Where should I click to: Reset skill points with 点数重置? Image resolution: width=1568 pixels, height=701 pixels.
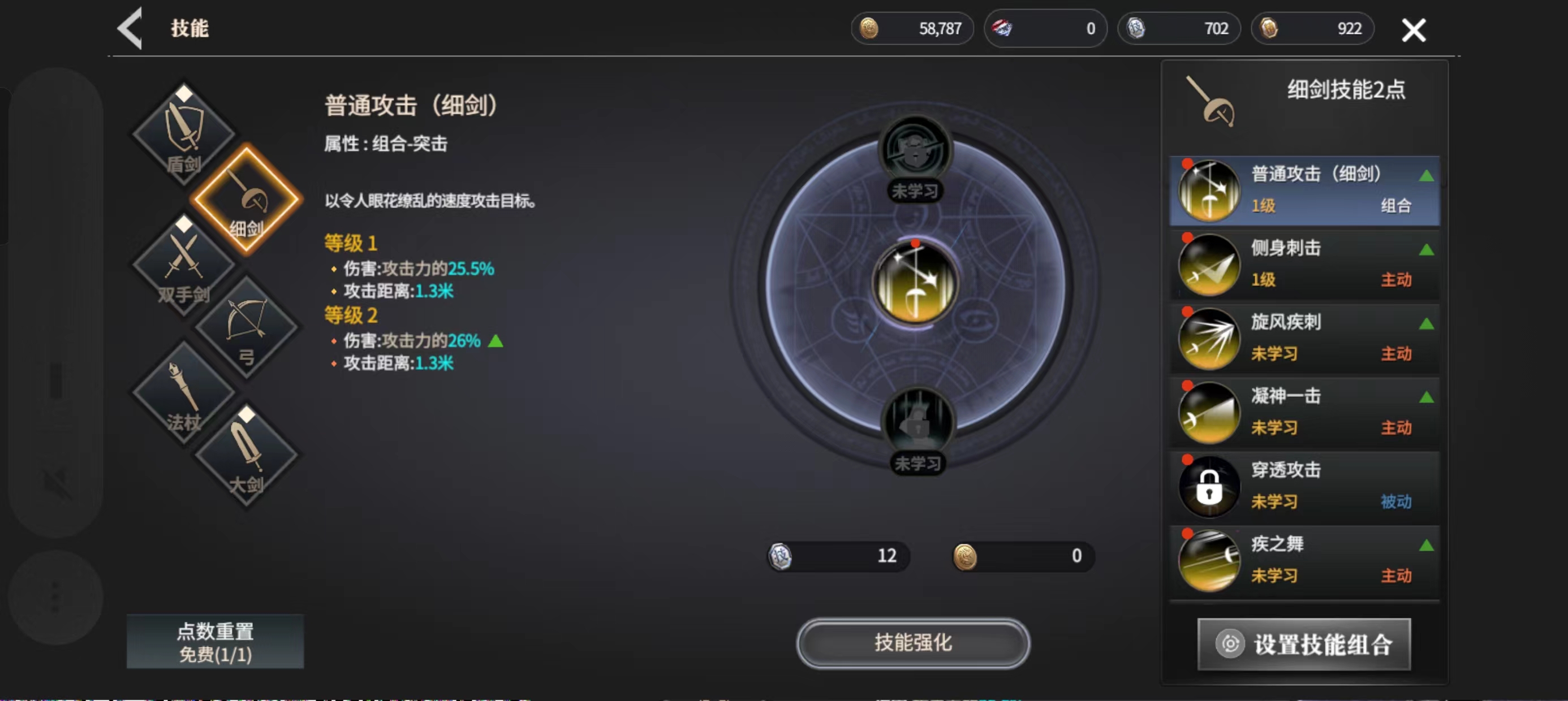[215, 642]
